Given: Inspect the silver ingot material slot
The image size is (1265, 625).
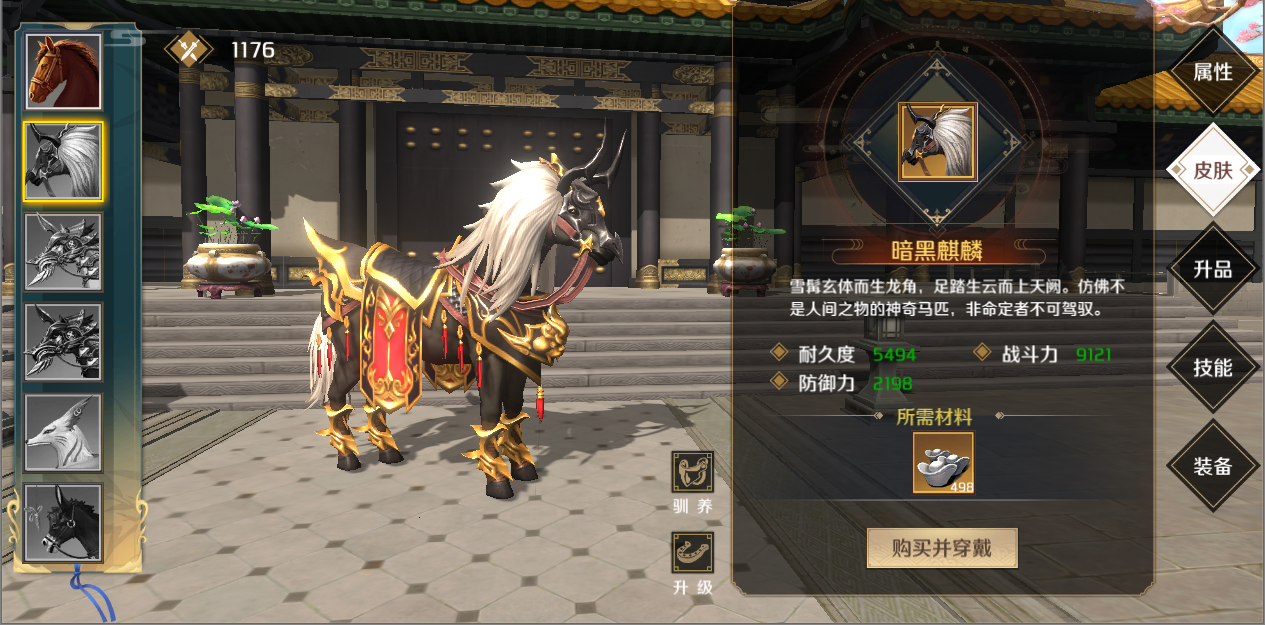Looking at the screenshot, I should (942, 463).
